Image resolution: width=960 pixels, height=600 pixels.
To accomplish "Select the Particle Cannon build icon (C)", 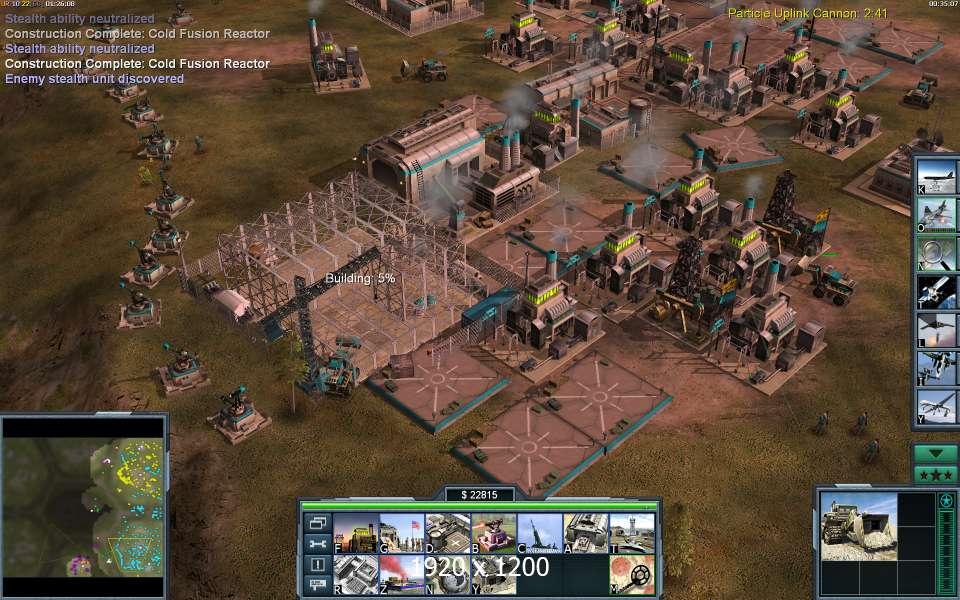I will 539,533.
